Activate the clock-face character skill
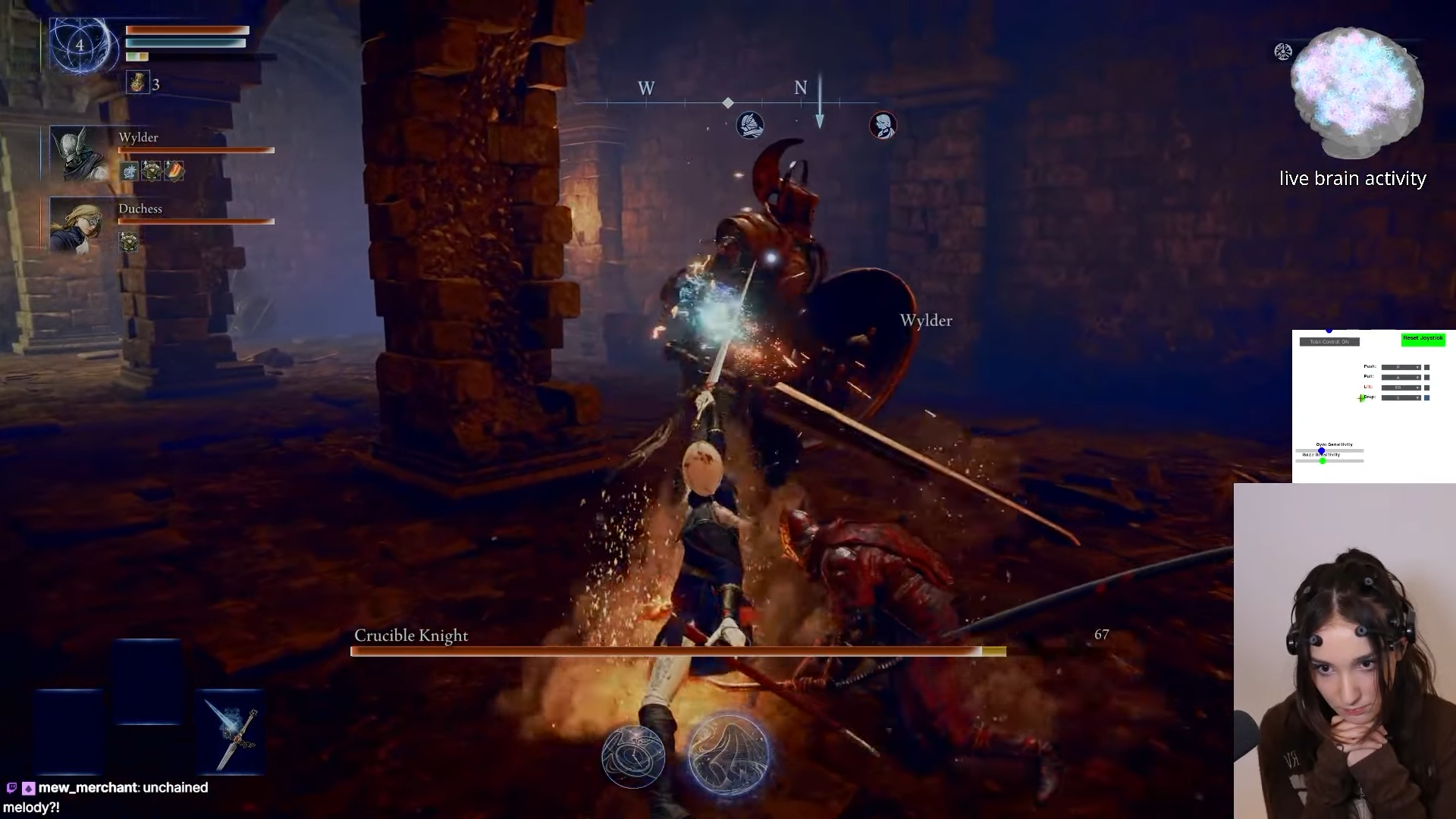This screenshot has height=819, width=1456. [633, 755]
